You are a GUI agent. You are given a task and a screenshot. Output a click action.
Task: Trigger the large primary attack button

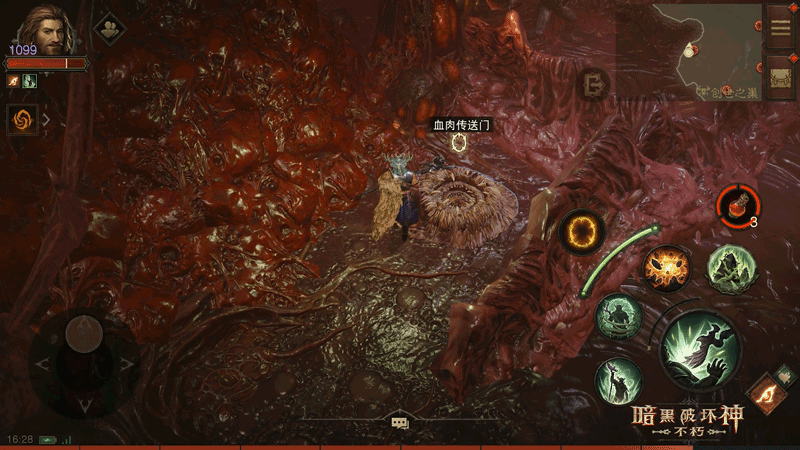click(x=699, y=349)
